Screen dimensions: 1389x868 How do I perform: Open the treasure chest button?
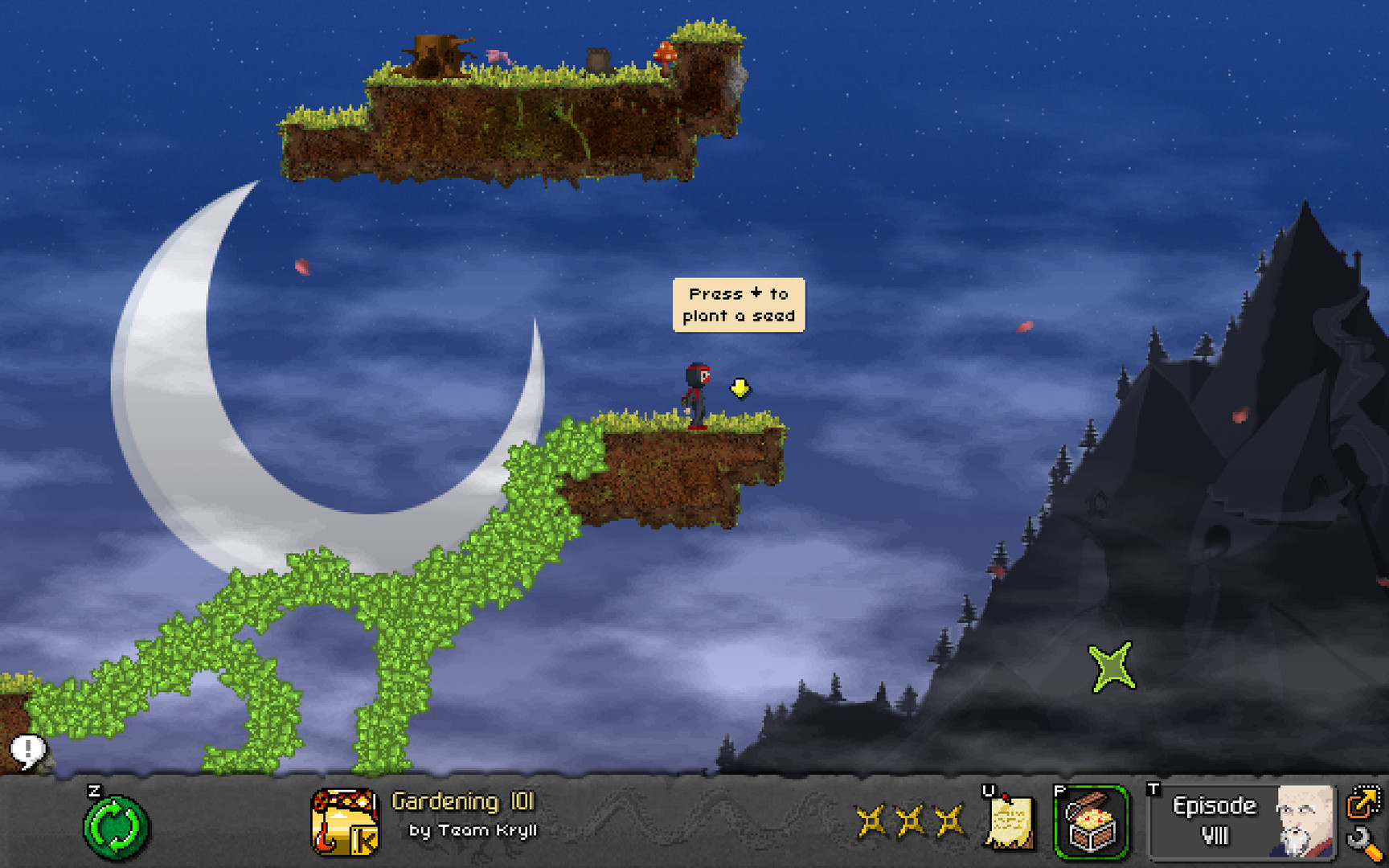pyautogui.click(x=1091, y=822)
